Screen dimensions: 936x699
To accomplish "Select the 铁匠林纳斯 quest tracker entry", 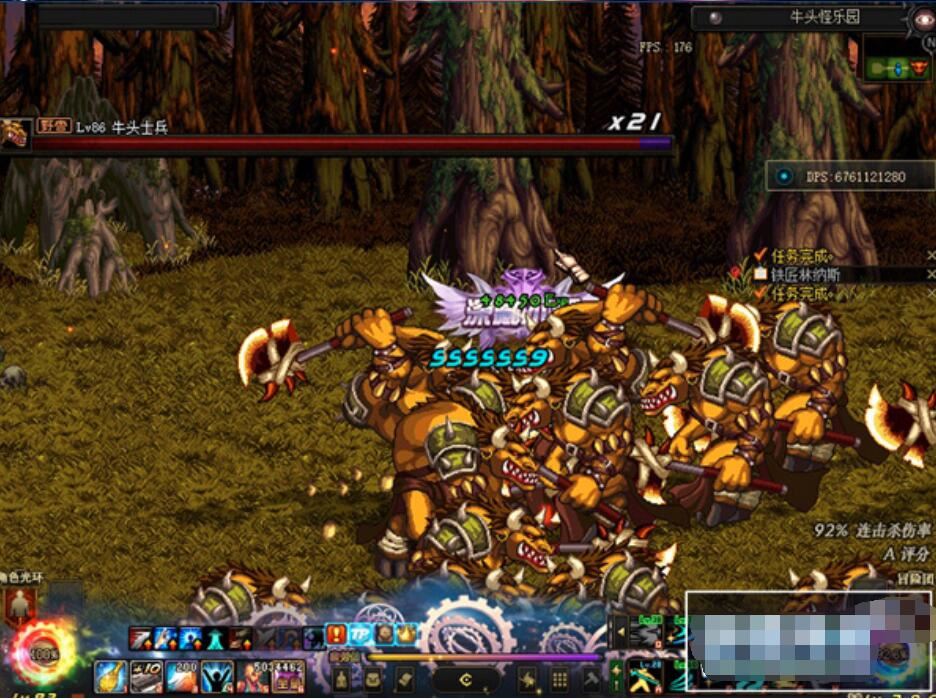I will point(811,274).
